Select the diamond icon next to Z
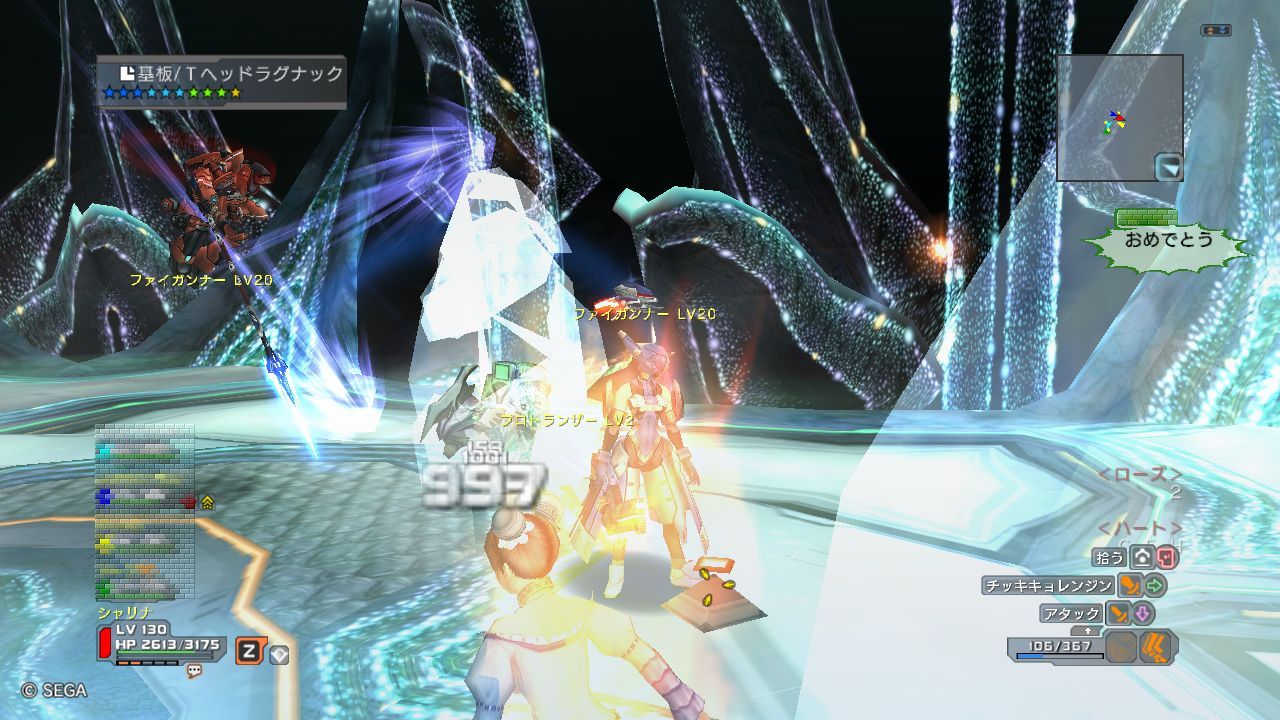This screenshot has height=720, width=1280. pos(280,655)
